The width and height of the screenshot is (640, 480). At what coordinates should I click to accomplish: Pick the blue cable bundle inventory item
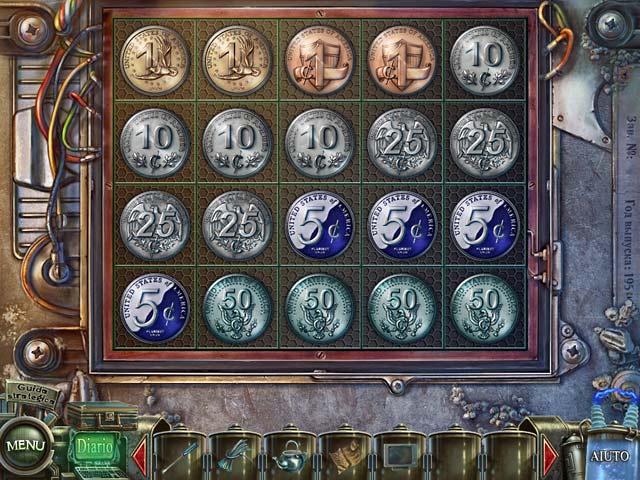tap(233, 456)
